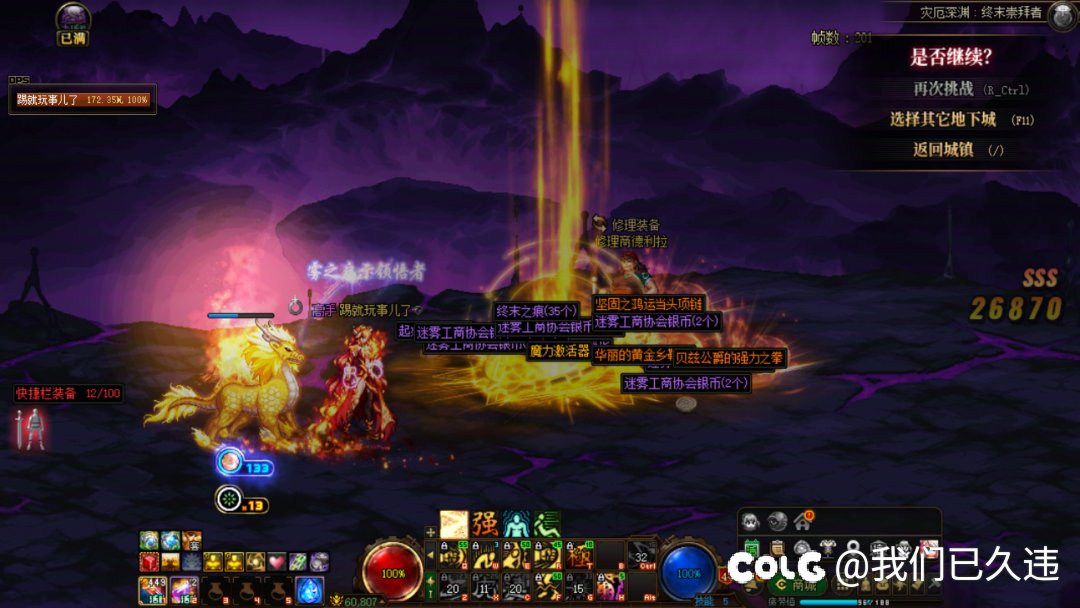Select 选择其它地下城 option

coord(943,119)
